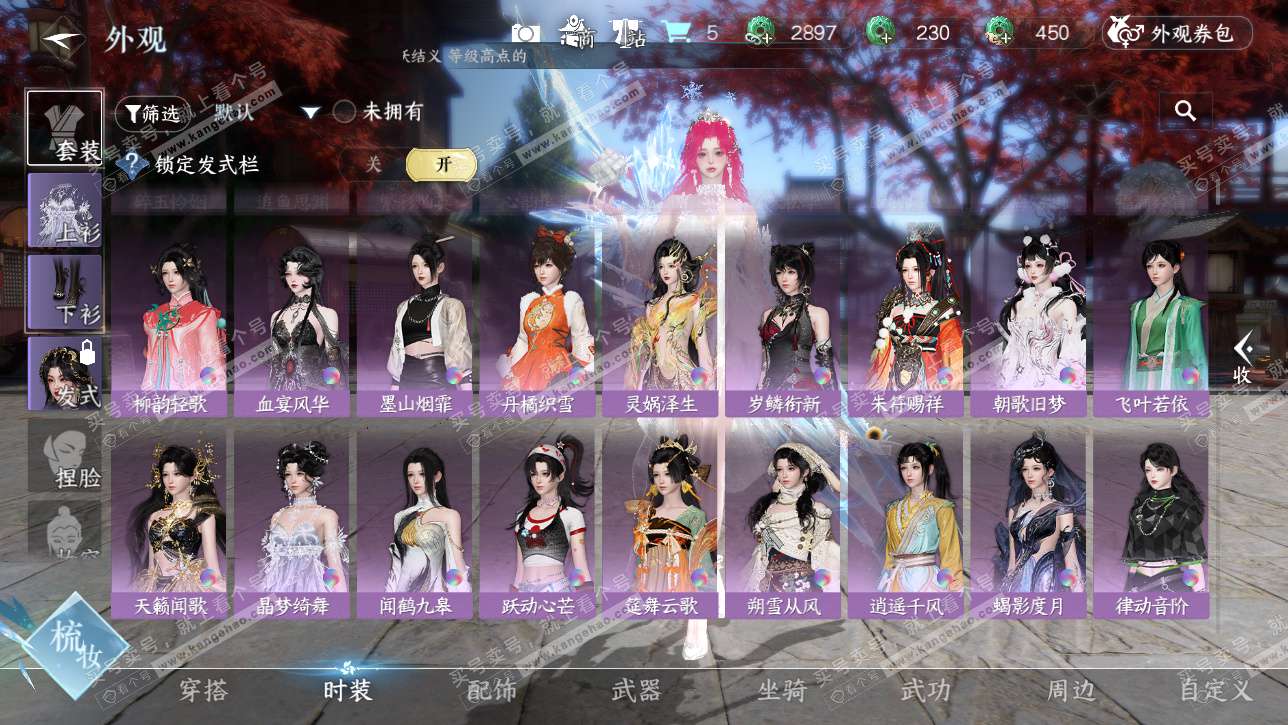1288x725 pixels.
Task: Select the 下衫 bottom category
Action: (x=65, y=291)
